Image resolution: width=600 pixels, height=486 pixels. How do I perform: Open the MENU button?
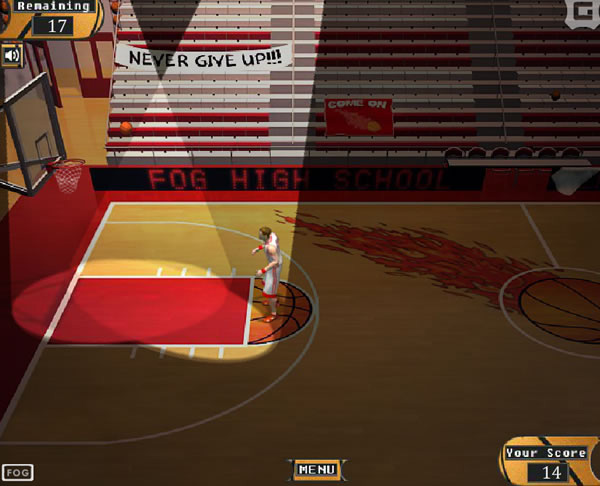[316, 469]
